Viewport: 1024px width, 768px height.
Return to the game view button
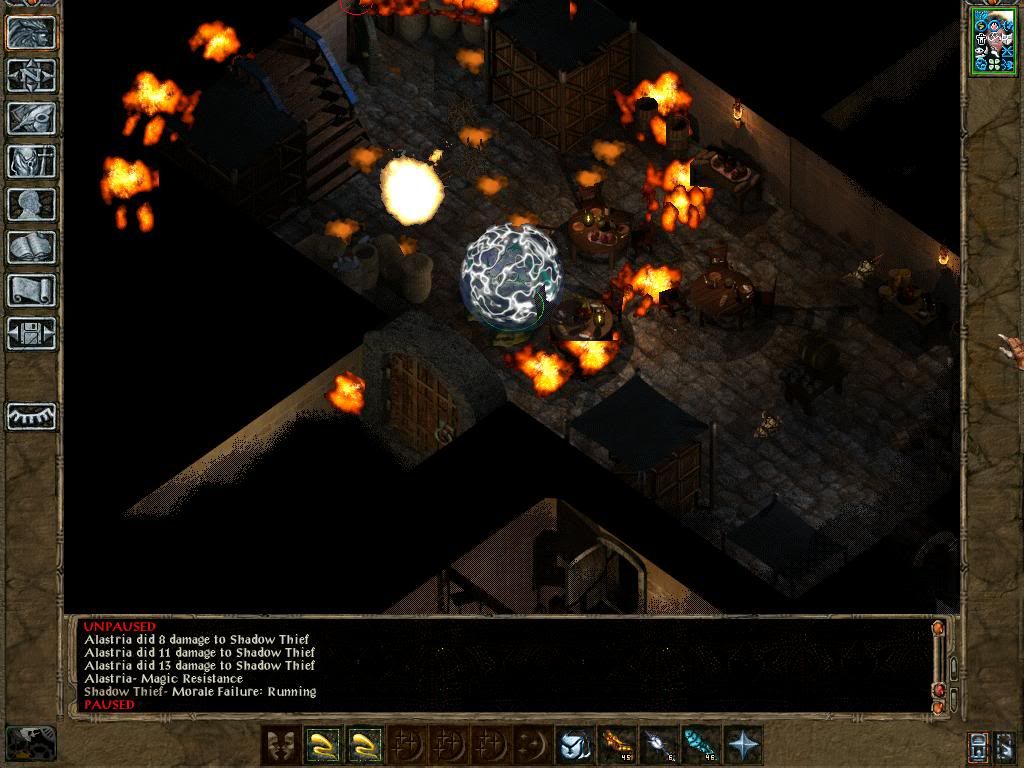coord(31,32)
